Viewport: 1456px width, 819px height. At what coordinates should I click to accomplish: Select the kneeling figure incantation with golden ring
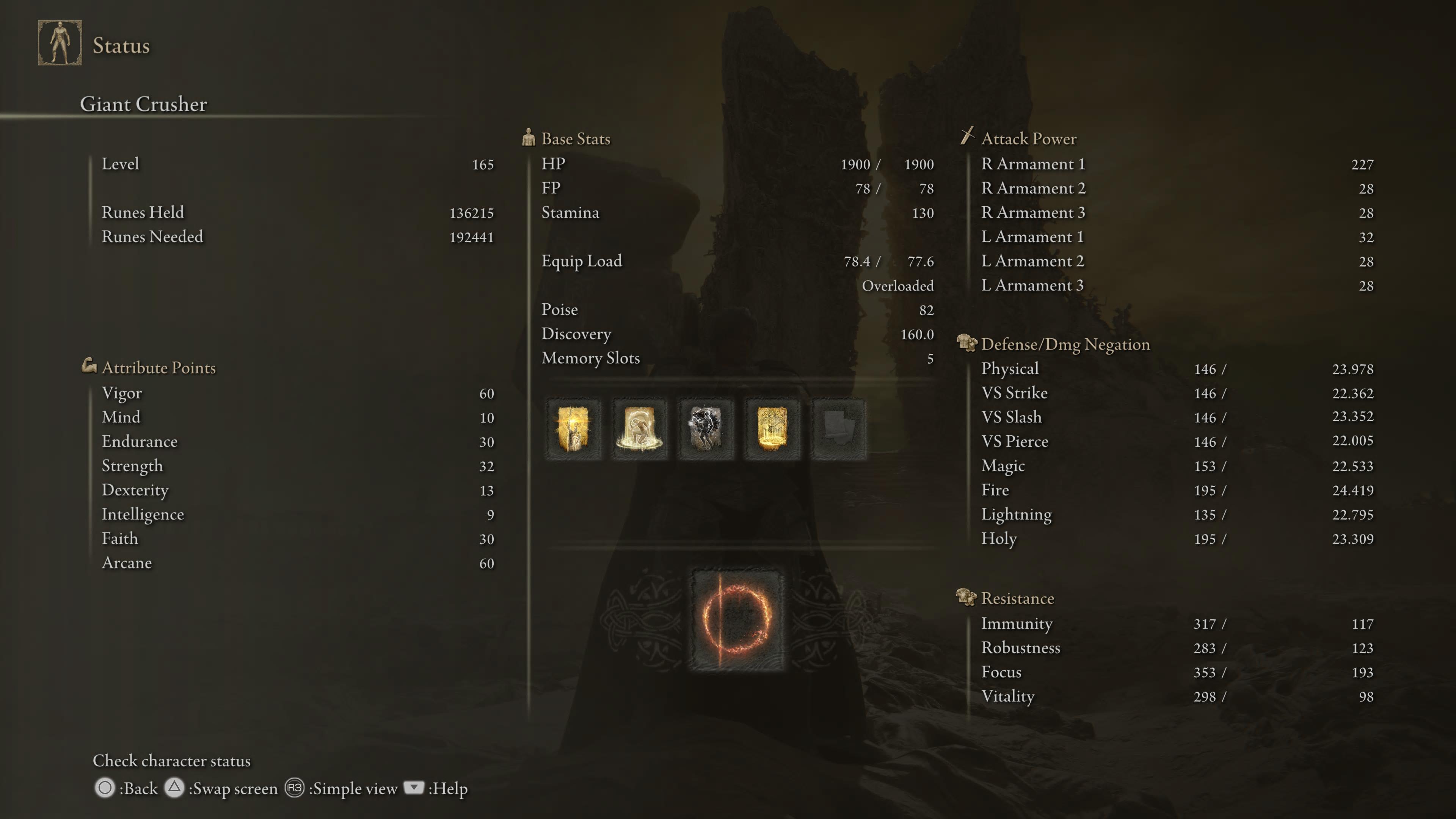(x=639, y=429)
